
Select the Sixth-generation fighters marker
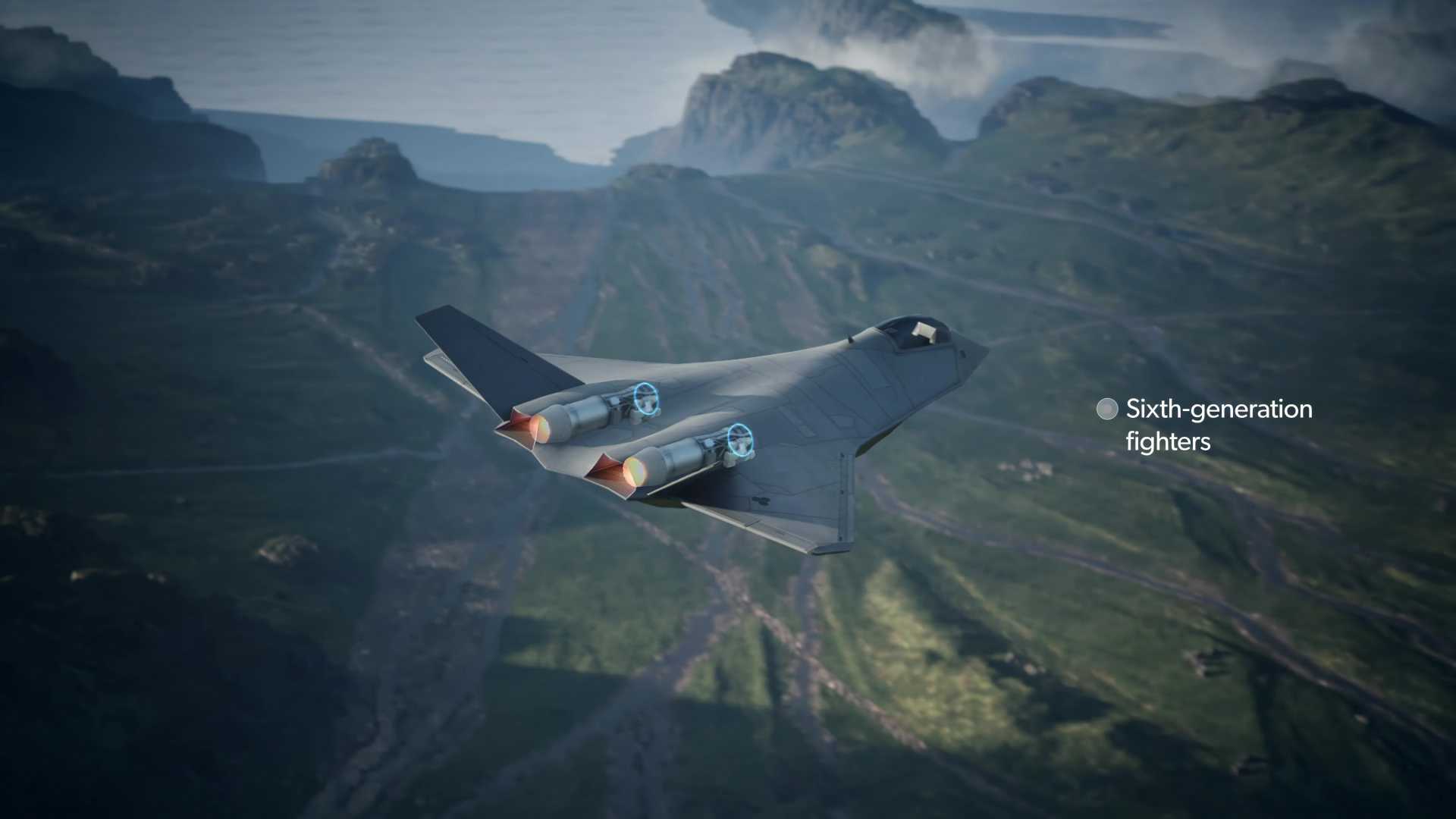point(1107,409)
